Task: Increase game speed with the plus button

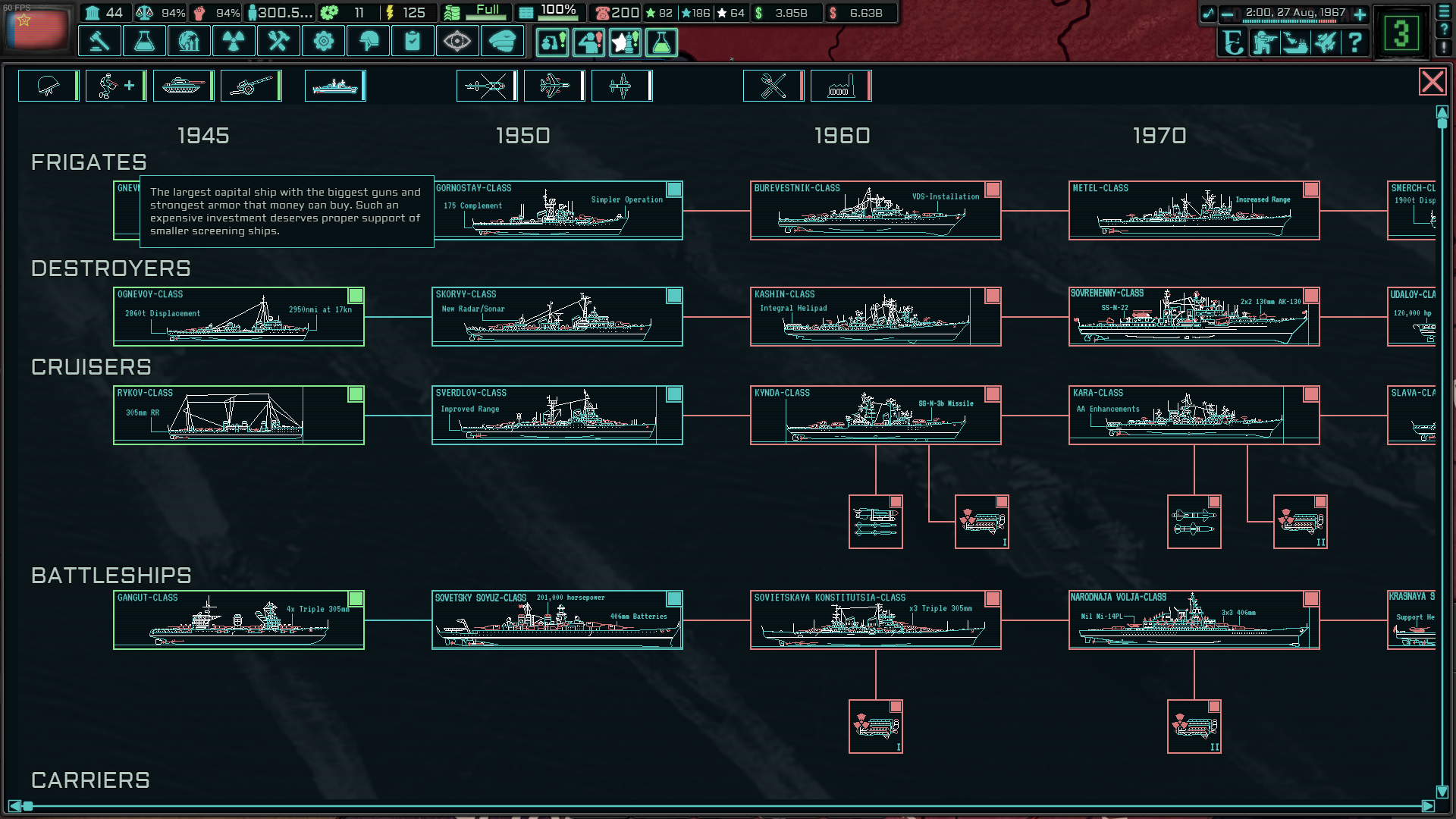Action: click(x=1359, y=14)
